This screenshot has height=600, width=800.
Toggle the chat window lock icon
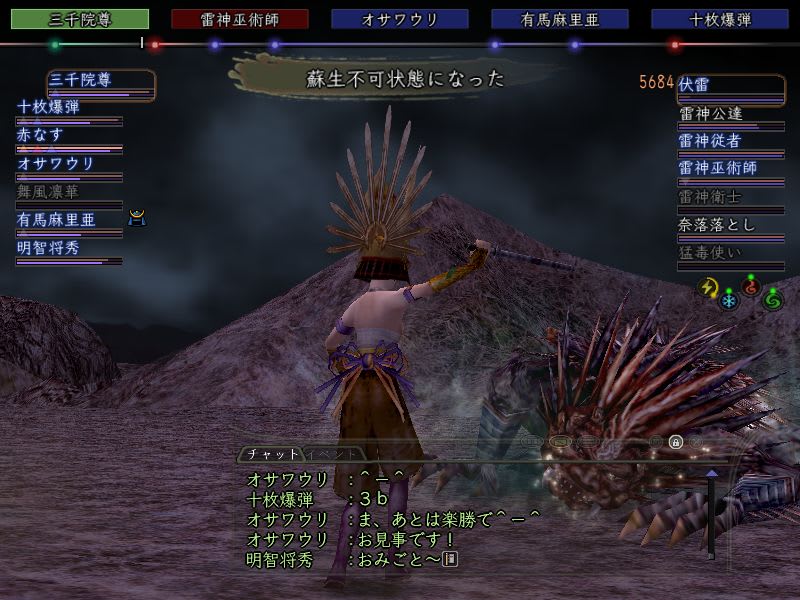(x=676, y=442)
